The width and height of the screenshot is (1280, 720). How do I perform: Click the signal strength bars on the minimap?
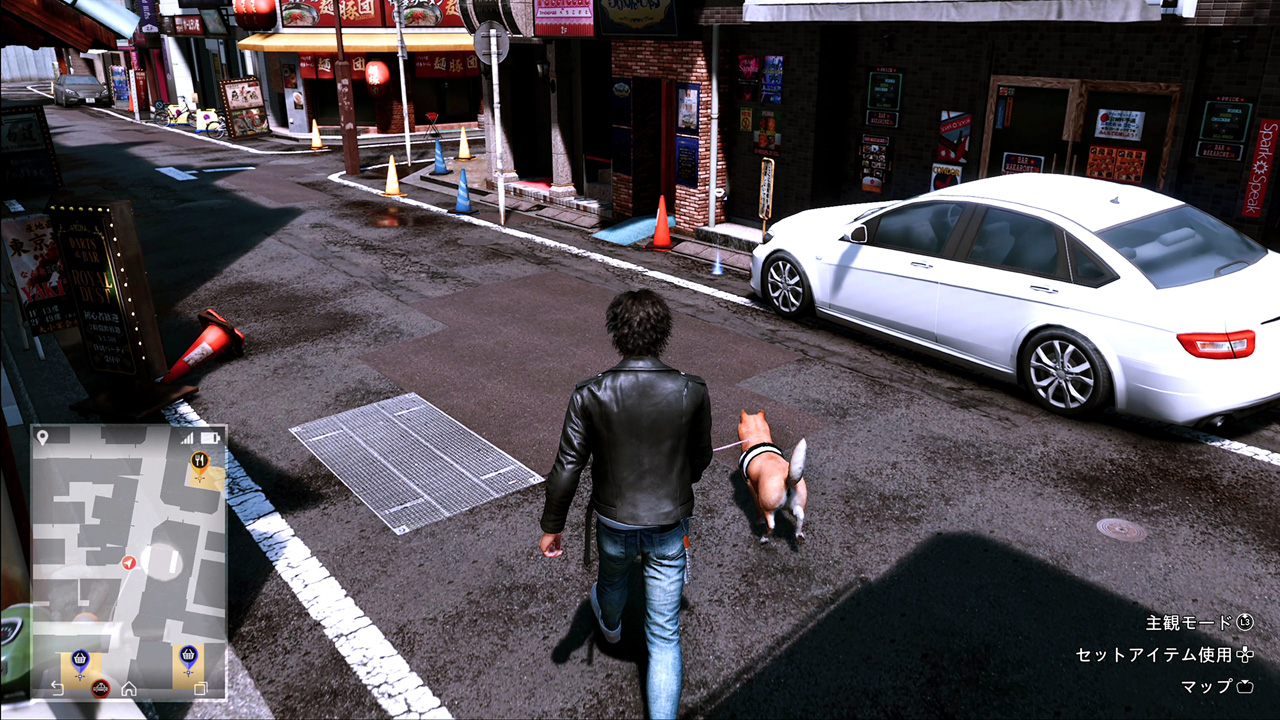(x=188, y=437)
